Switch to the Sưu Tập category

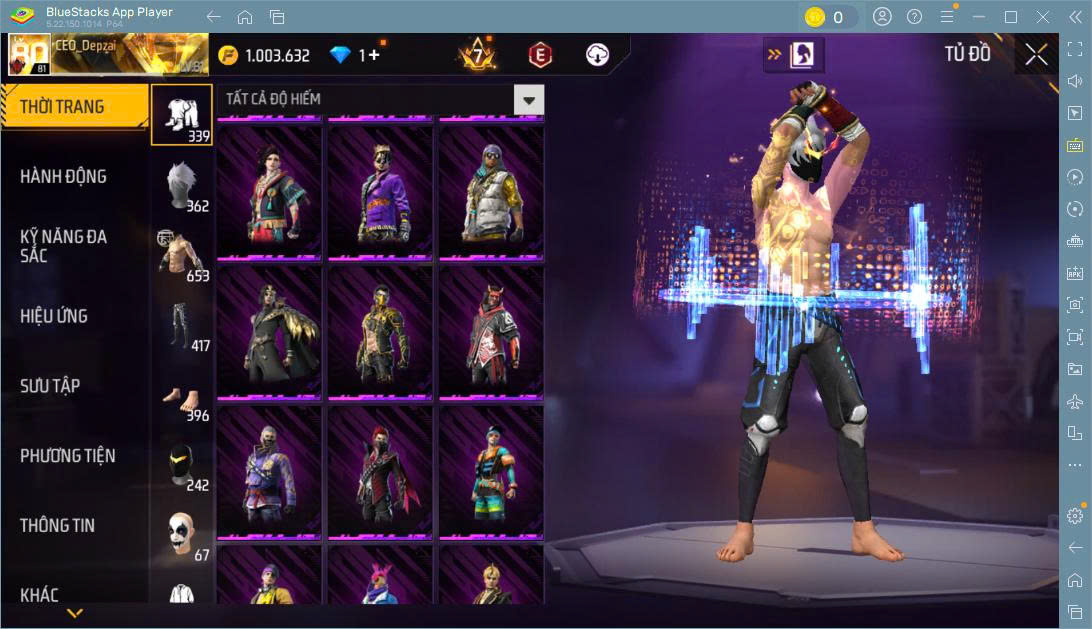(50, 386)
